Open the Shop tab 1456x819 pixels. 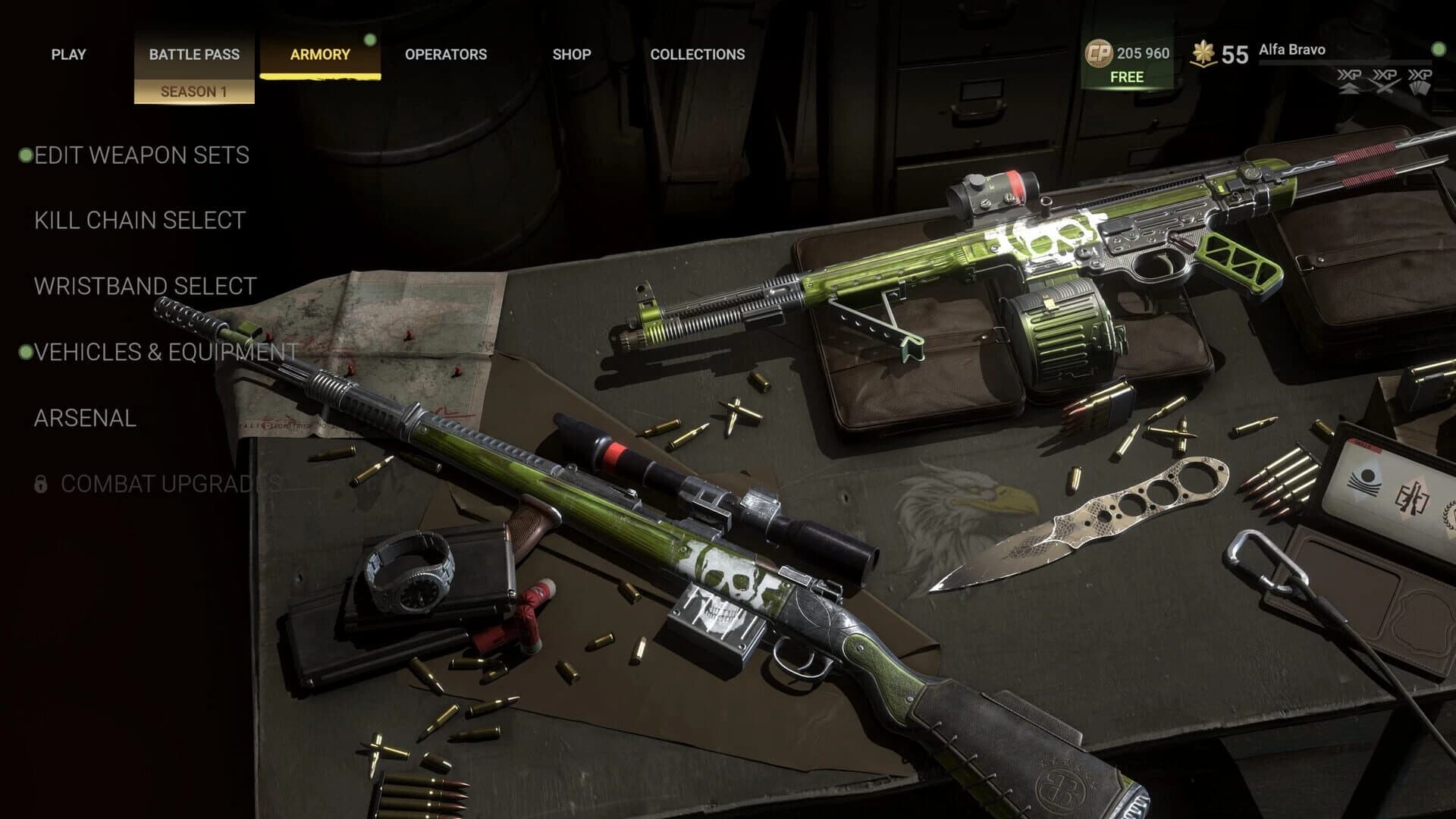coord(573,55)
